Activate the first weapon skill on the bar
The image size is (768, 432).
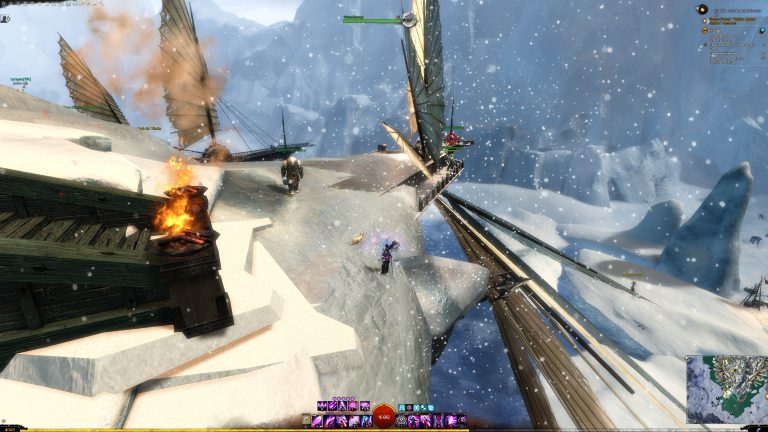coord(318,421)
